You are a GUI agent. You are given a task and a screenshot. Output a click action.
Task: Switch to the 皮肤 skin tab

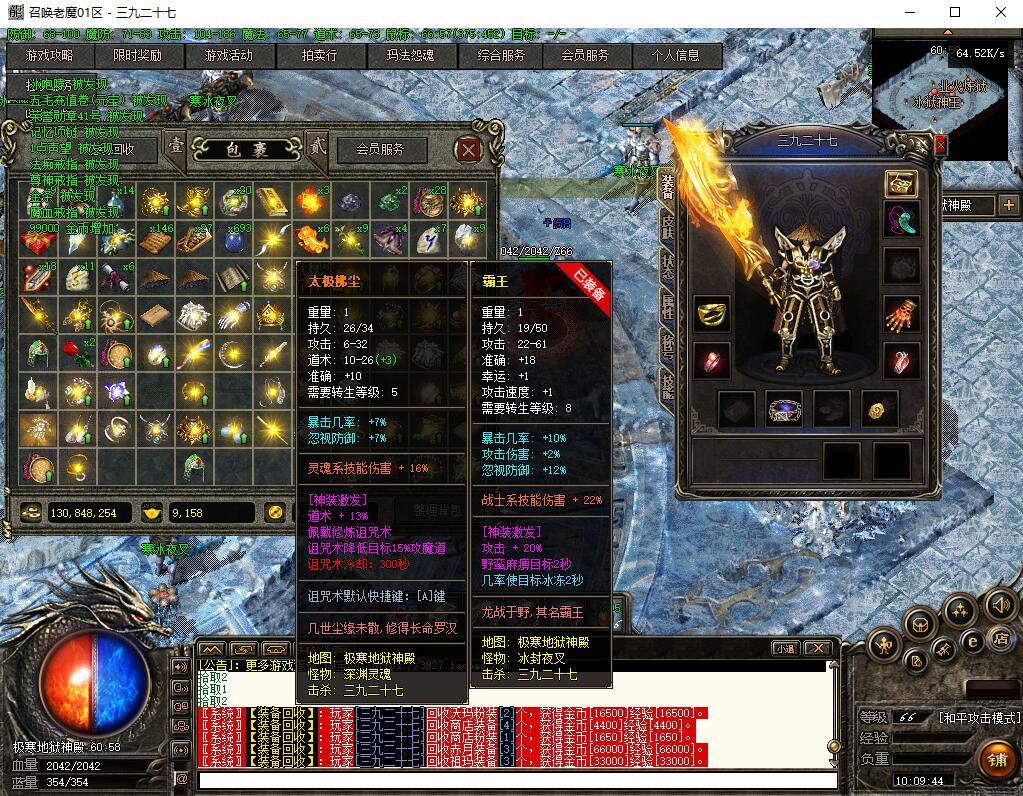pos(667,226)
